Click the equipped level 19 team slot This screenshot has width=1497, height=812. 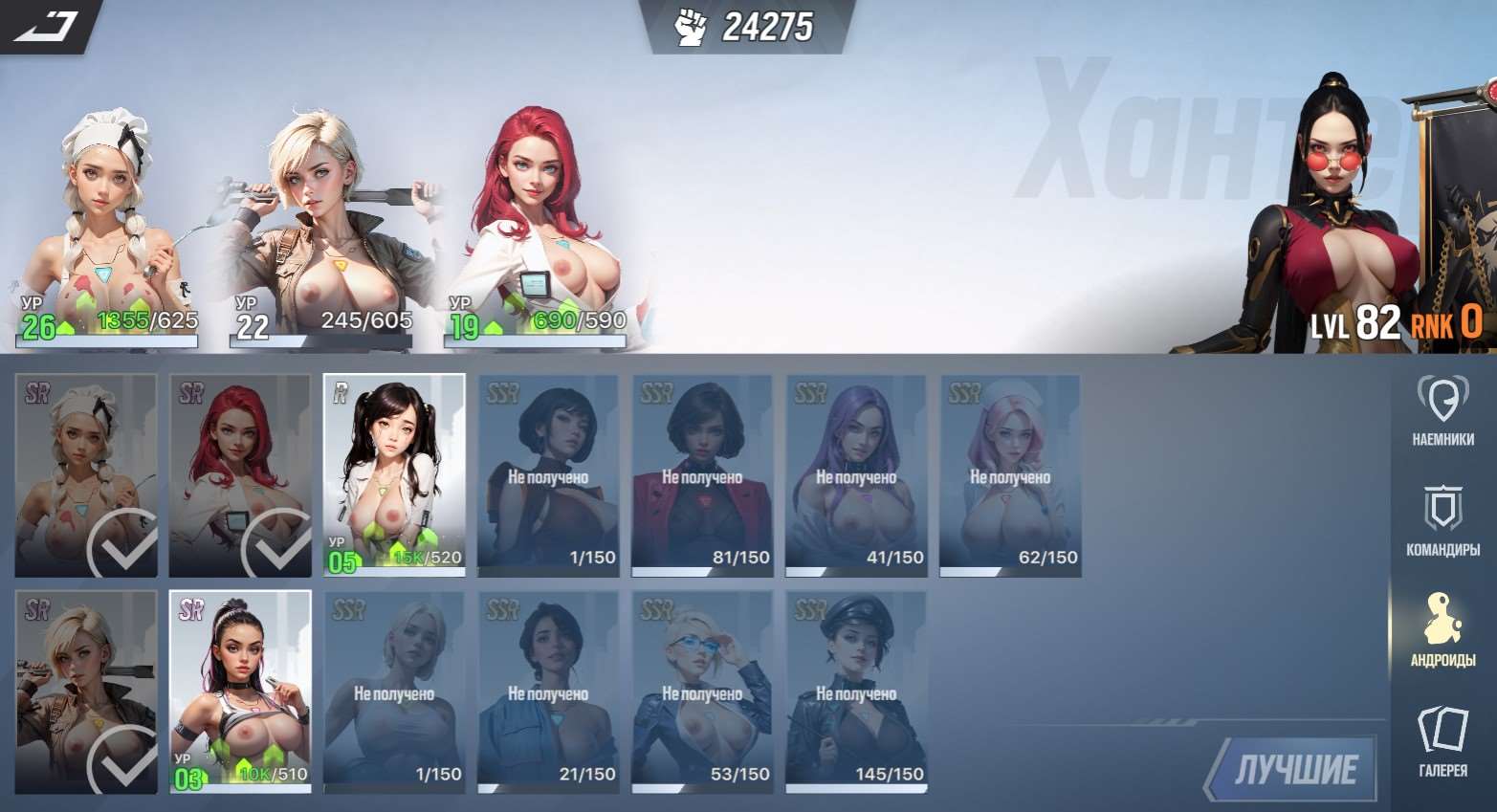(538, 230)
